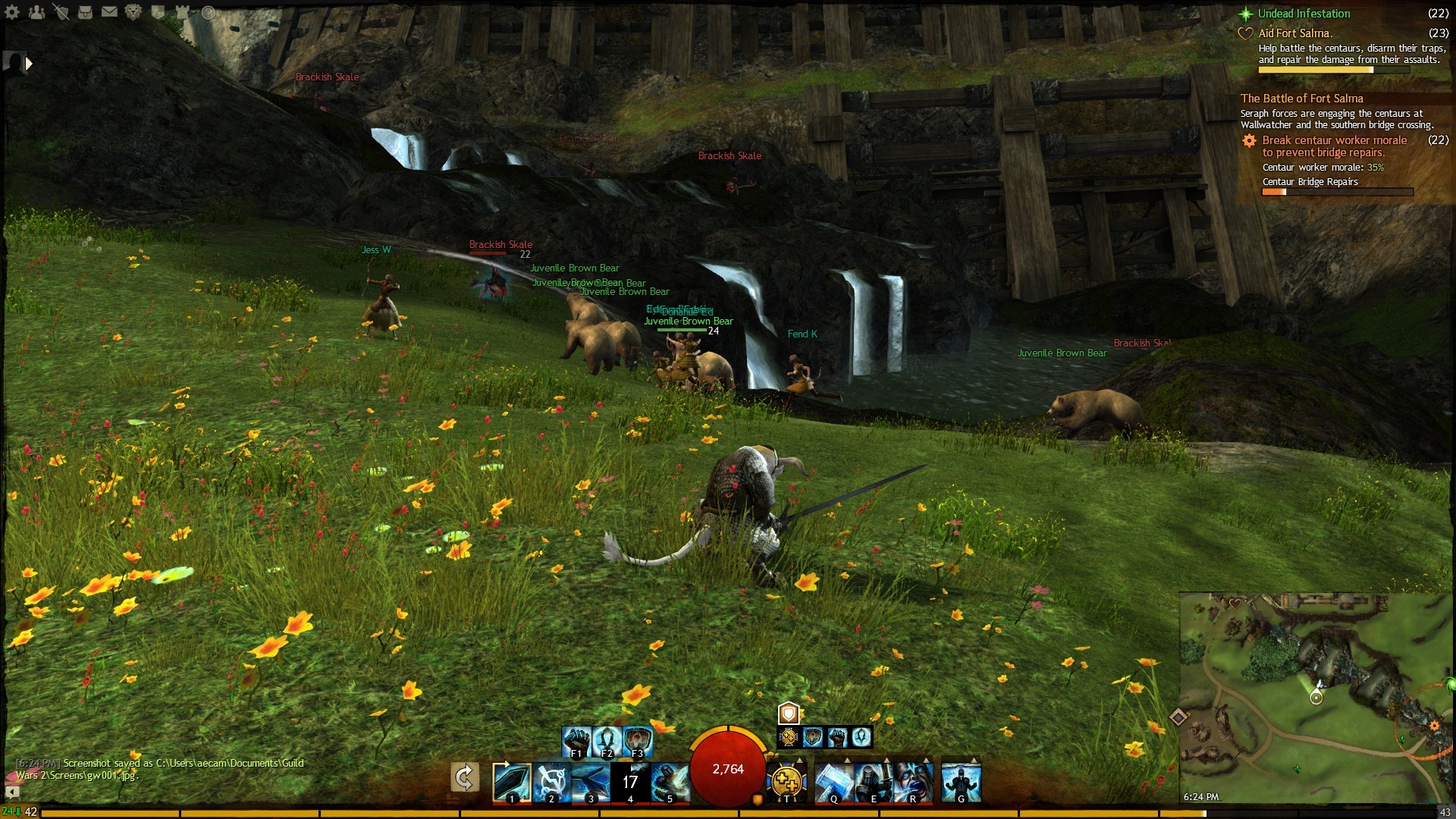The height and width of the screenshot is (819, 1456).
Task: Click the chat log message area
Action: 159,769
